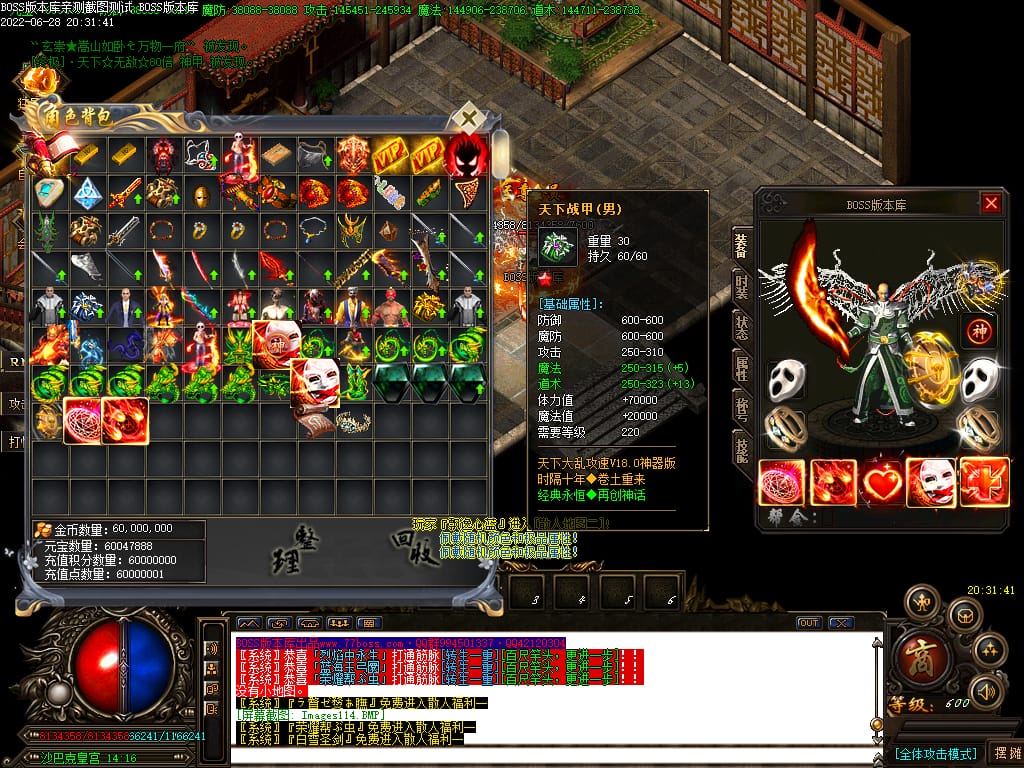
Task: Select the golden helmet in the backpack
Action: coord(202,193)
